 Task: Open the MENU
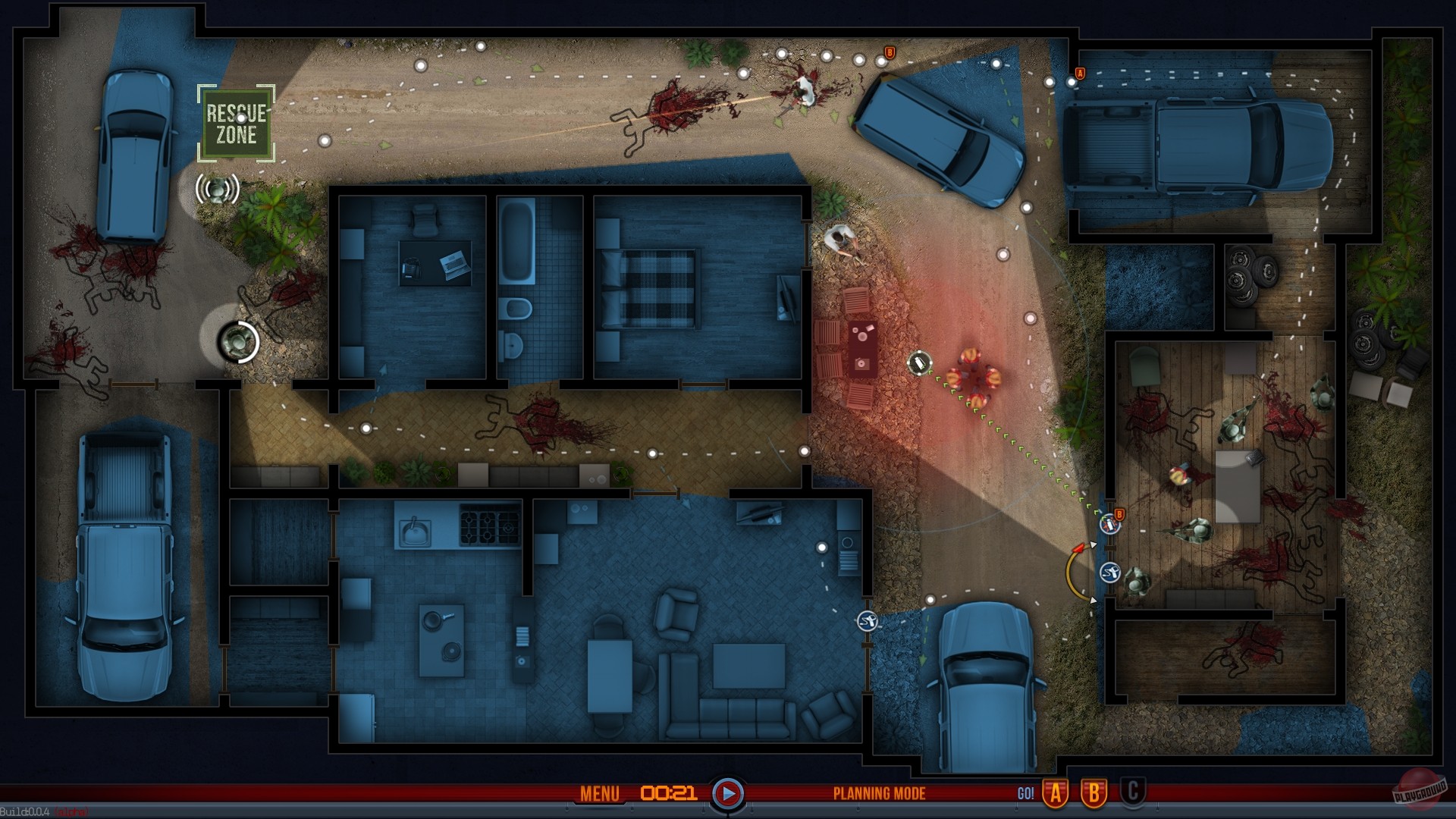point(598,793)
